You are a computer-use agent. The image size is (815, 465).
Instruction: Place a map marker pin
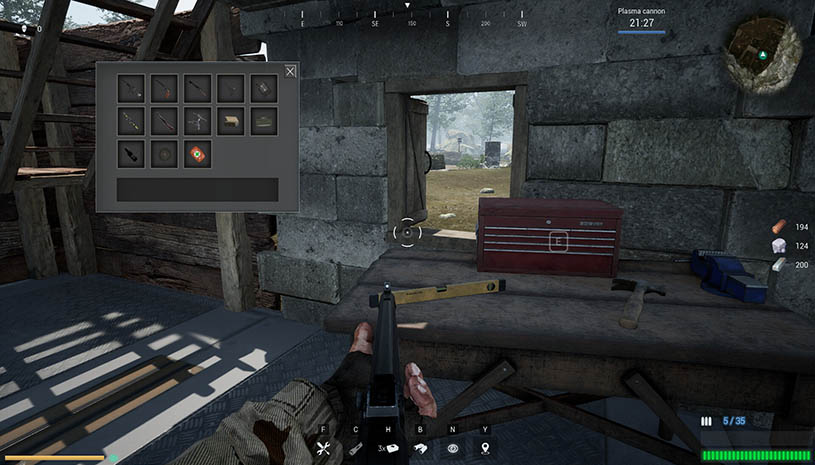(x=486, y=449)
